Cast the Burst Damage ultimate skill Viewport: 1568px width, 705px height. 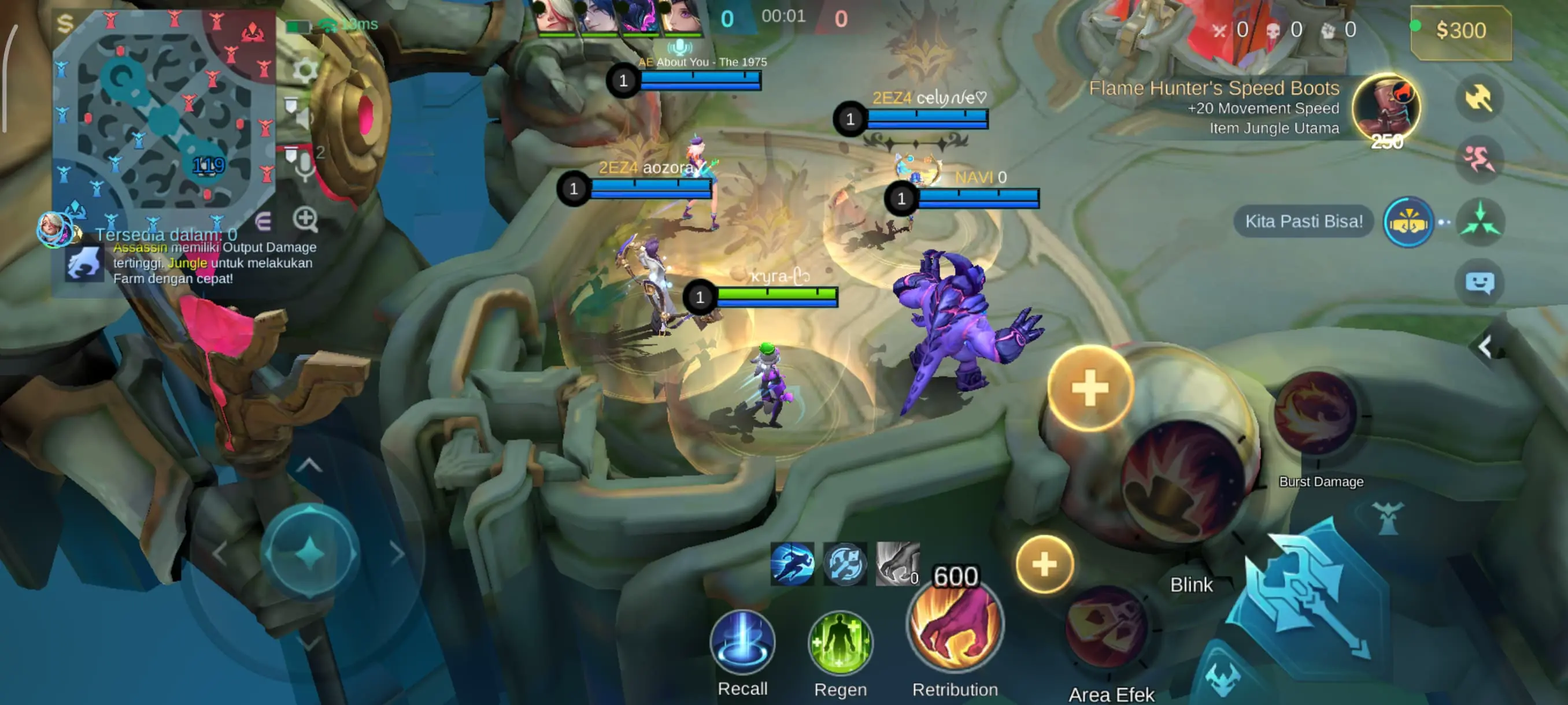(1316, 414)
